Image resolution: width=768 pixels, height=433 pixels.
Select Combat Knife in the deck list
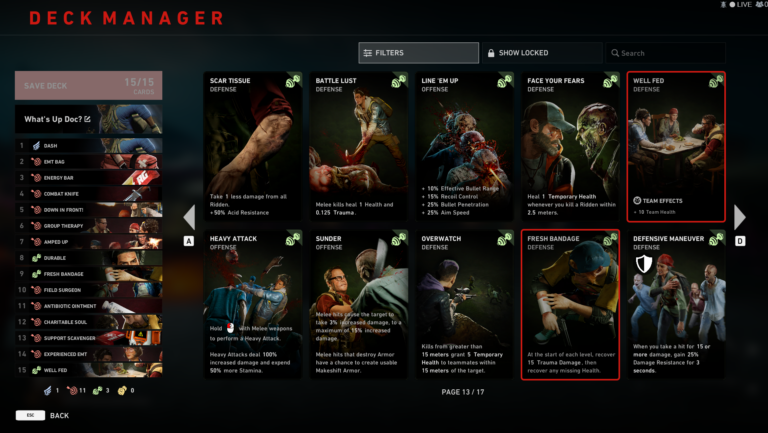pyautogui.click(x=88, y=194)
